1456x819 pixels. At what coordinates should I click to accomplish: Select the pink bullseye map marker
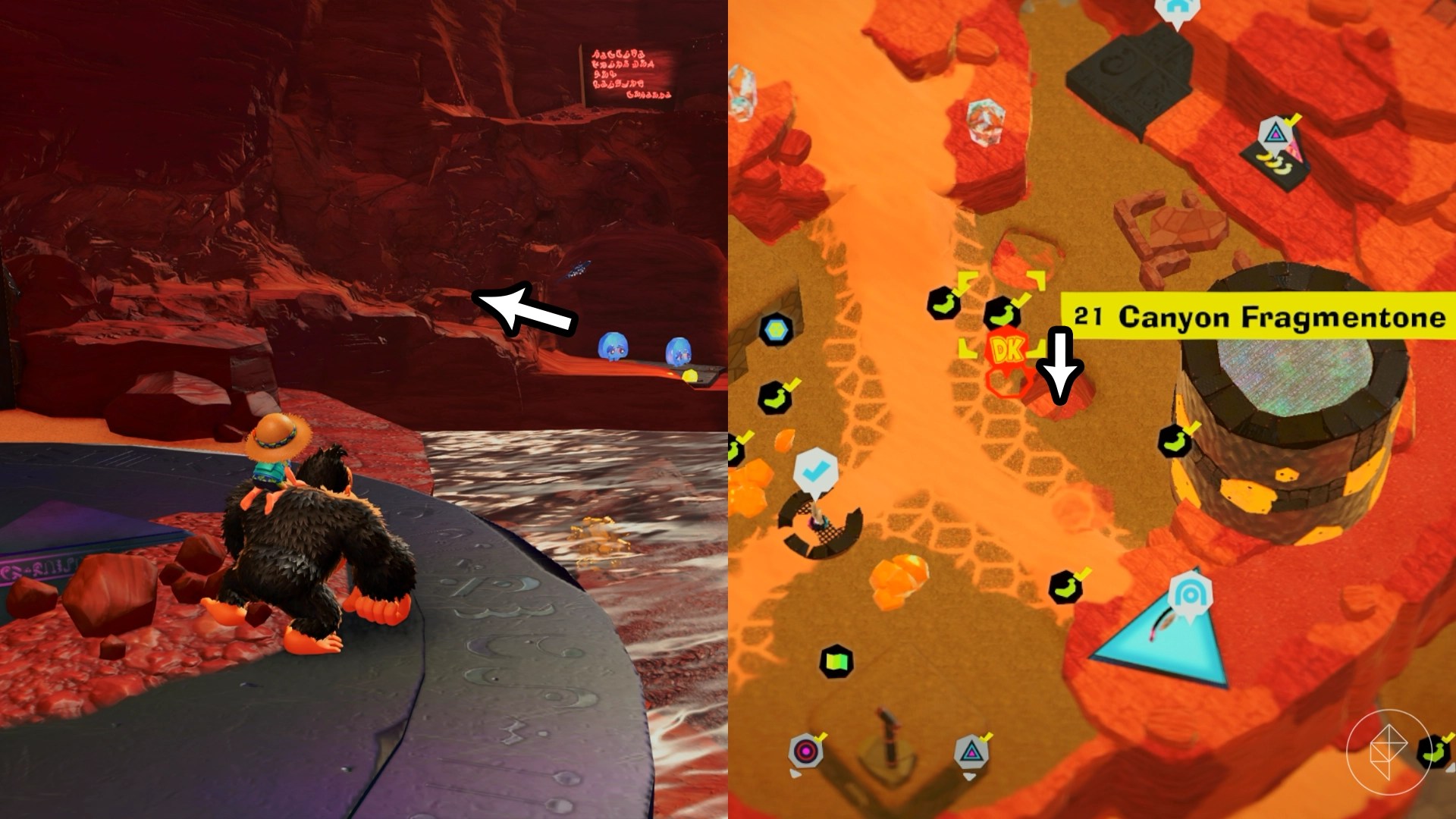pyautogui.click(x=805, y=752)
